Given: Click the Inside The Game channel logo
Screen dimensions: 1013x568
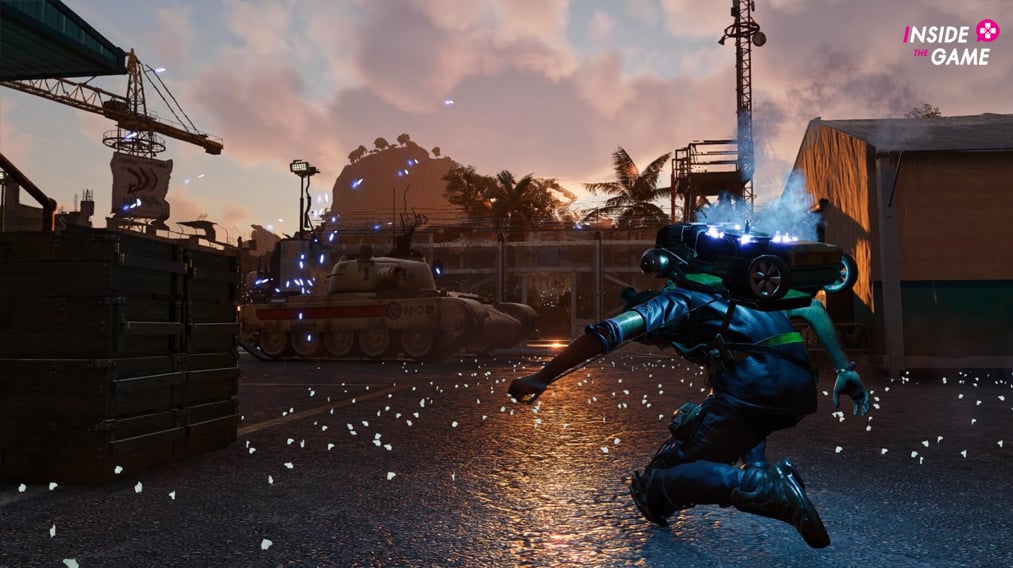Looking at the screenshot, I should pyautogui.click(x=951, y=43).
